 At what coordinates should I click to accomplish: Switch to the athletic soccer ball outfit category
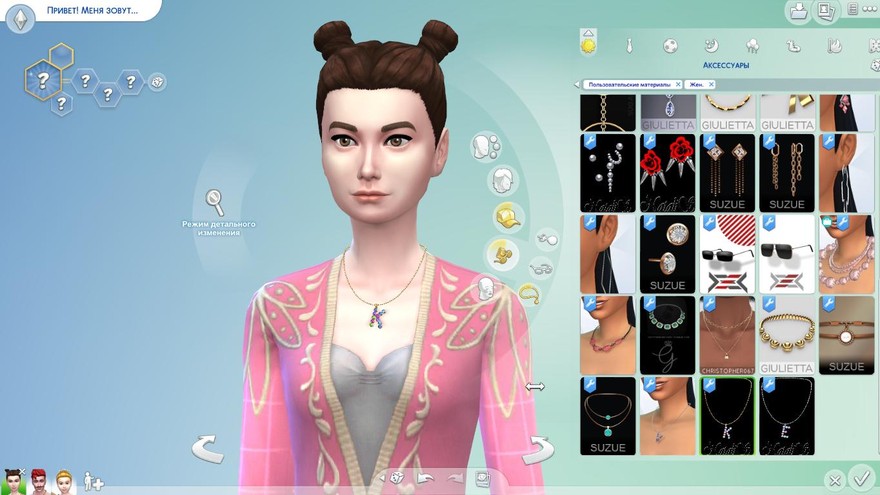[x=670, y=45]
